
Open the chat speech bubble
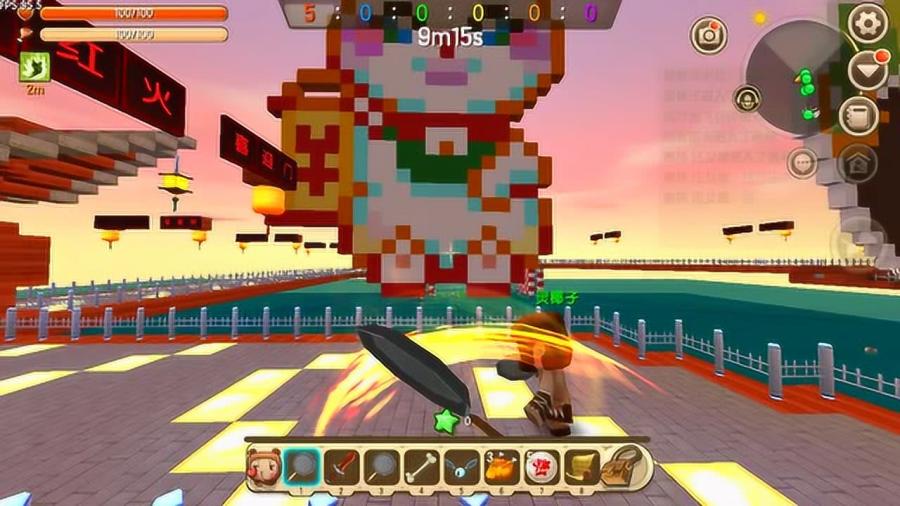[x=802, y=162]
